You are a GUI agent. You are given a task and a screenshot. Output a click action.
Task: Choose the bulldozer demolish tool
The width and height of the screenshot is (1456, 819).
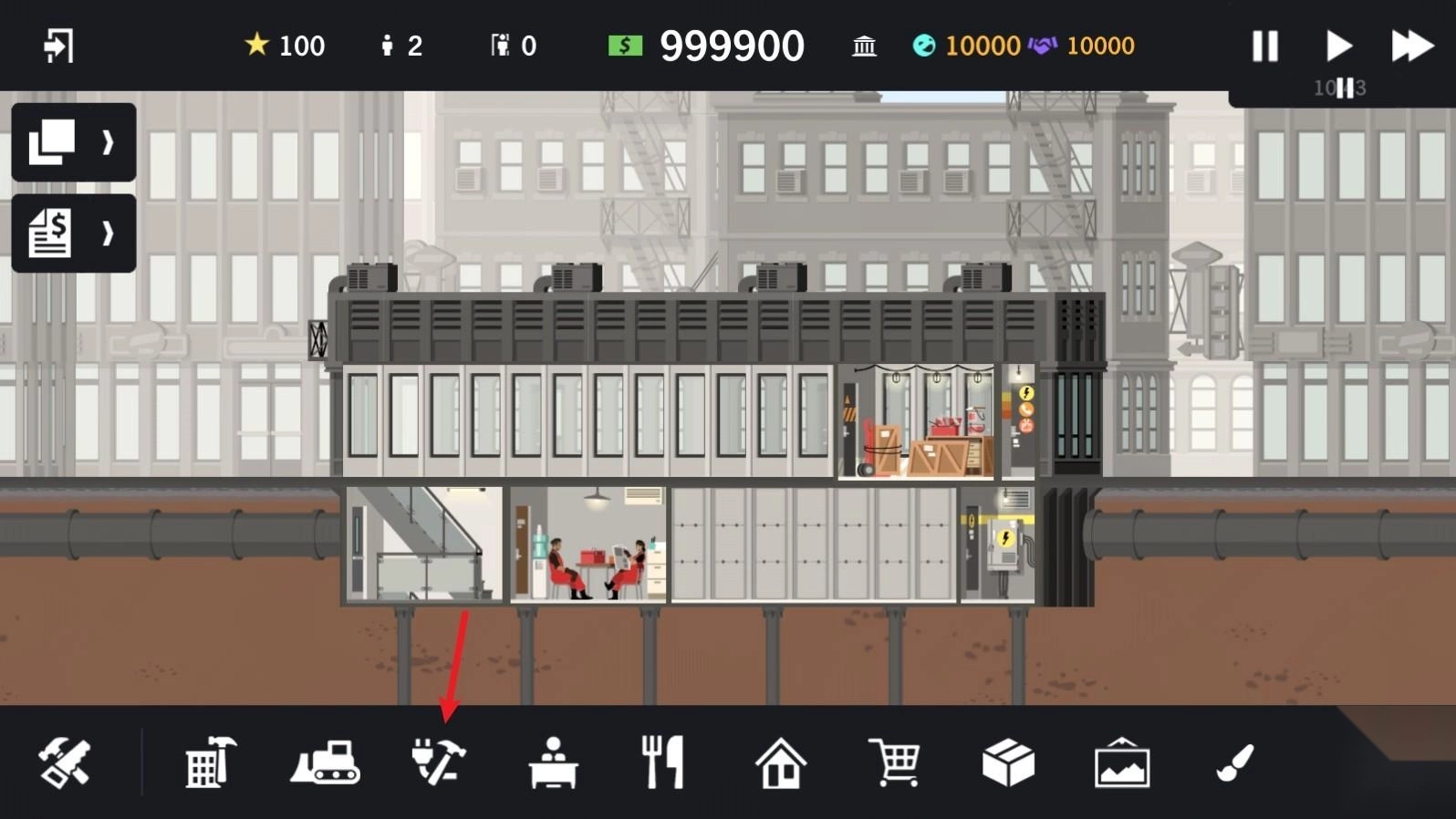[326, 762]
